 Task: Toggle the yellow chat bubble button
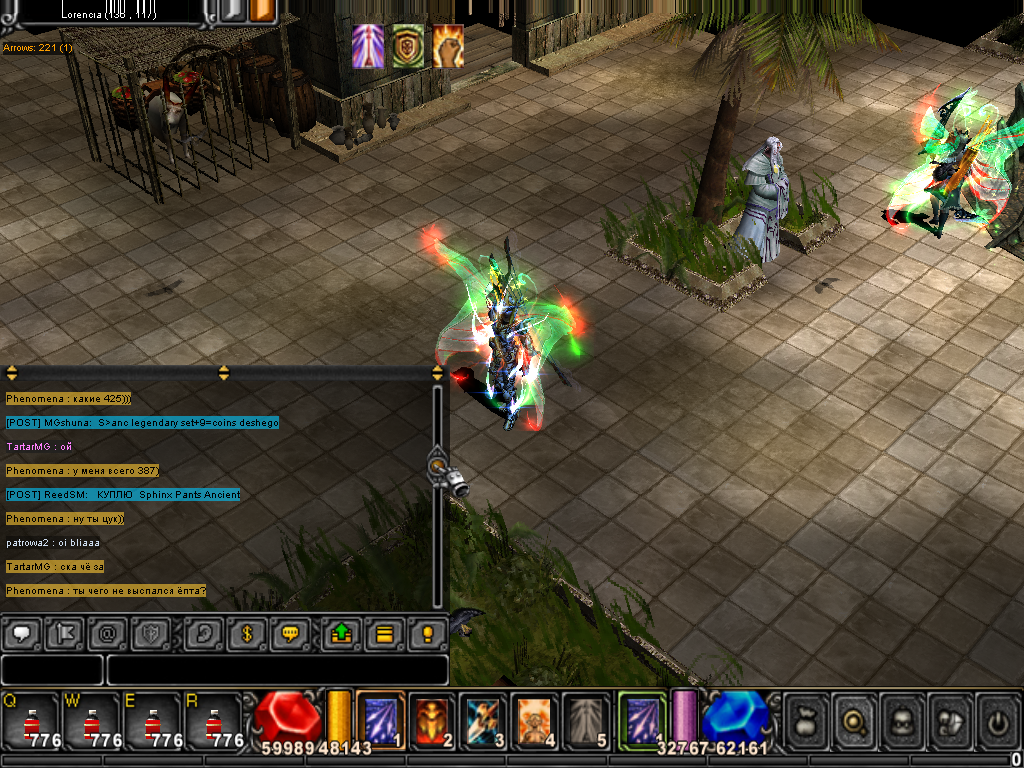click(x=291, y=633)
